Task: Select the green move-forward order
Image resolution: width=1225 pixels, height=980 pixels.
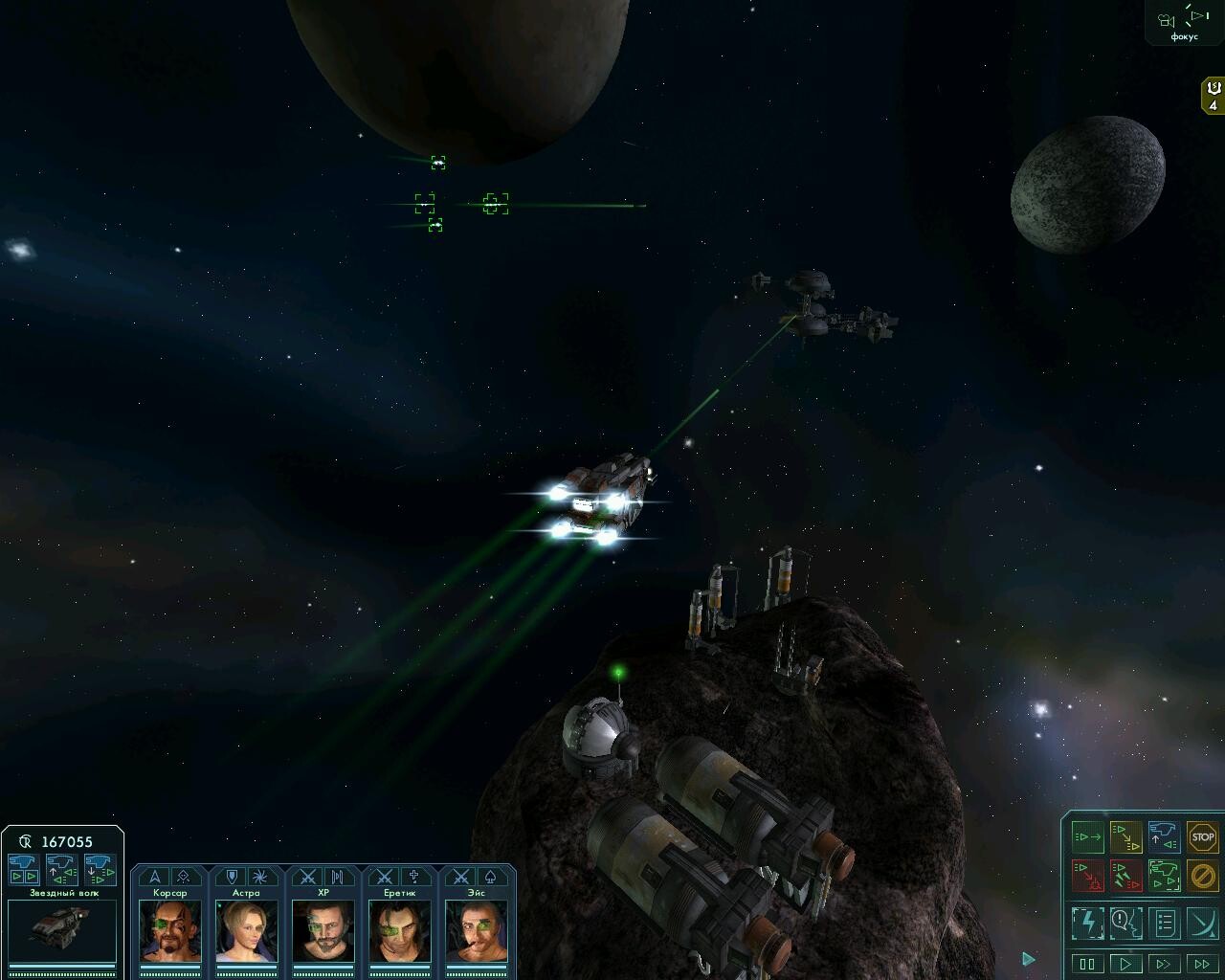Action: 1088,837
